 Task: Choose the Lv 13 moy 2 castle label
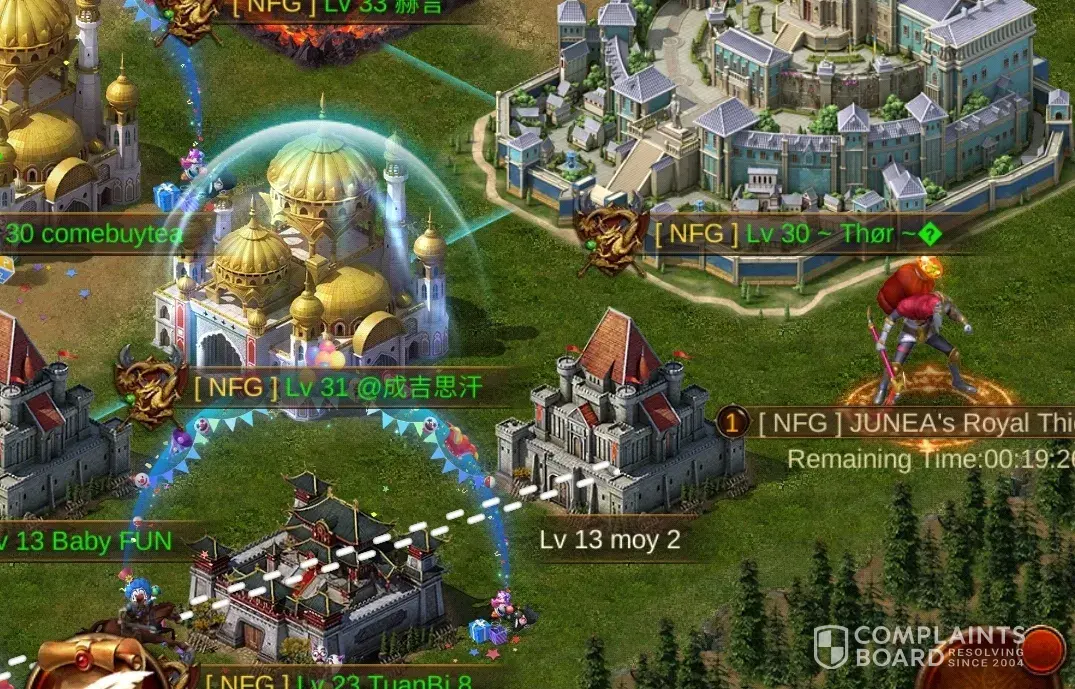pyautogui.click(x=609, y=540)
